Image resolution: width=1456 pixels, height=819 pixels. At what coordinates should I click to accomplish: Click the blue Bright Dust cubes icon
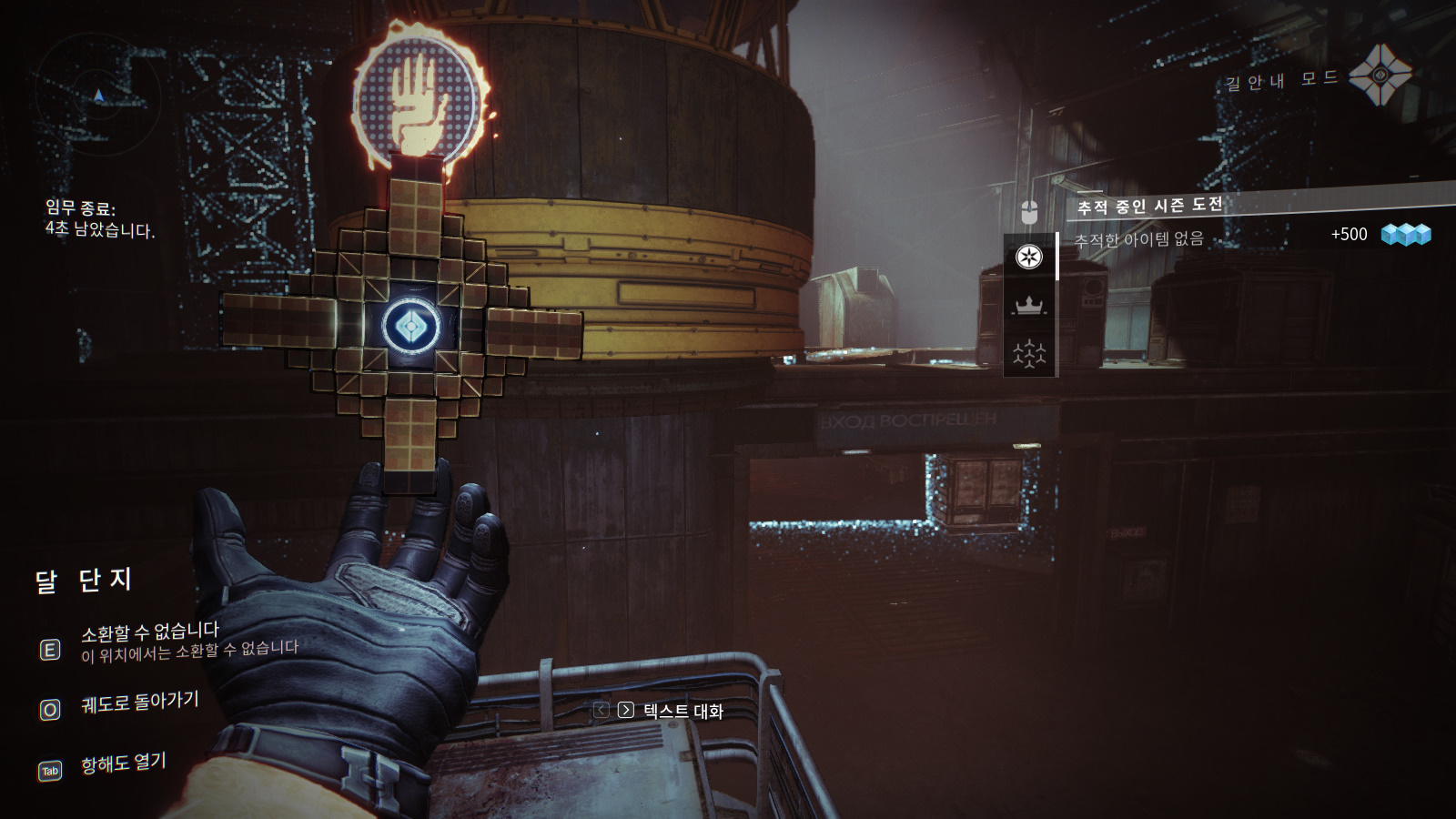1405,235
